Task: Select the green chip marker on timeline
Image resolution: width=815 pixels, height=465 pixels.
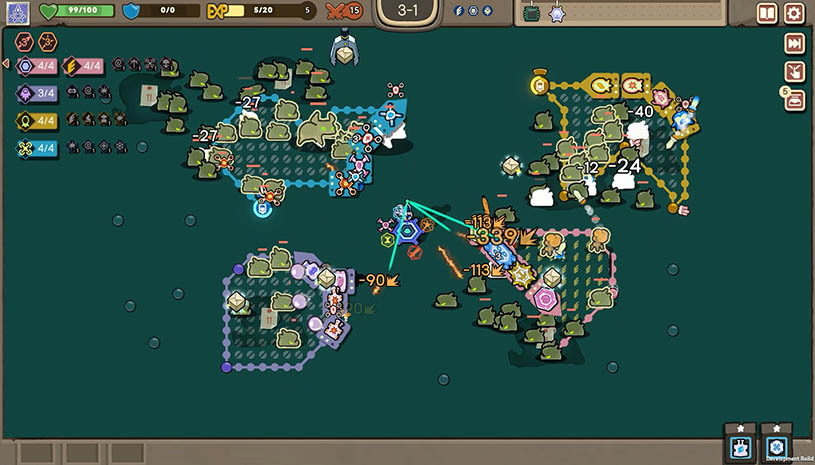Action: coord(531,14)
